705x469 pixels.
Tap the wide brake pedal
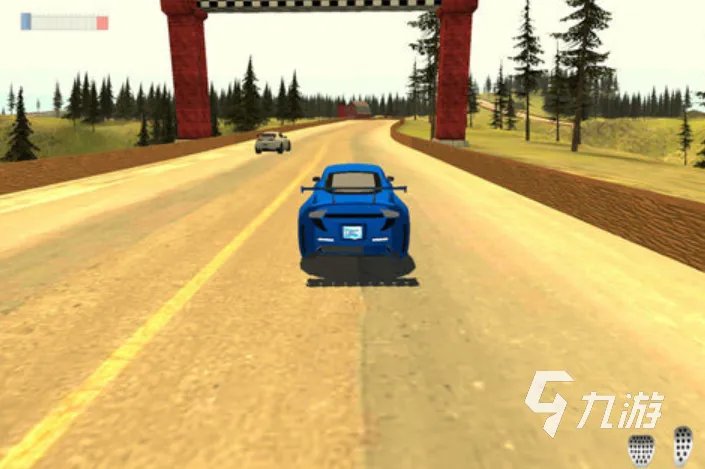[640, 449]
